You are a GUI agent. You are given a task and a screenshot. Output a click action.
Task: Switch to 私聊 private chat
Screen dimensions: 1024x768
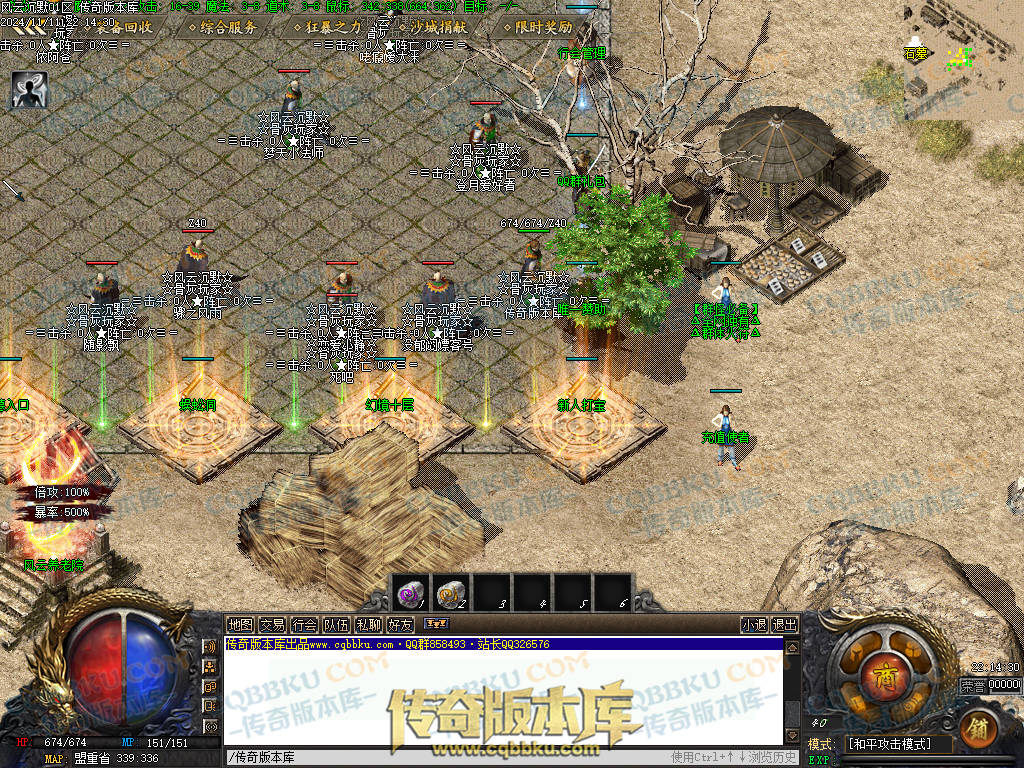[368, 625]
